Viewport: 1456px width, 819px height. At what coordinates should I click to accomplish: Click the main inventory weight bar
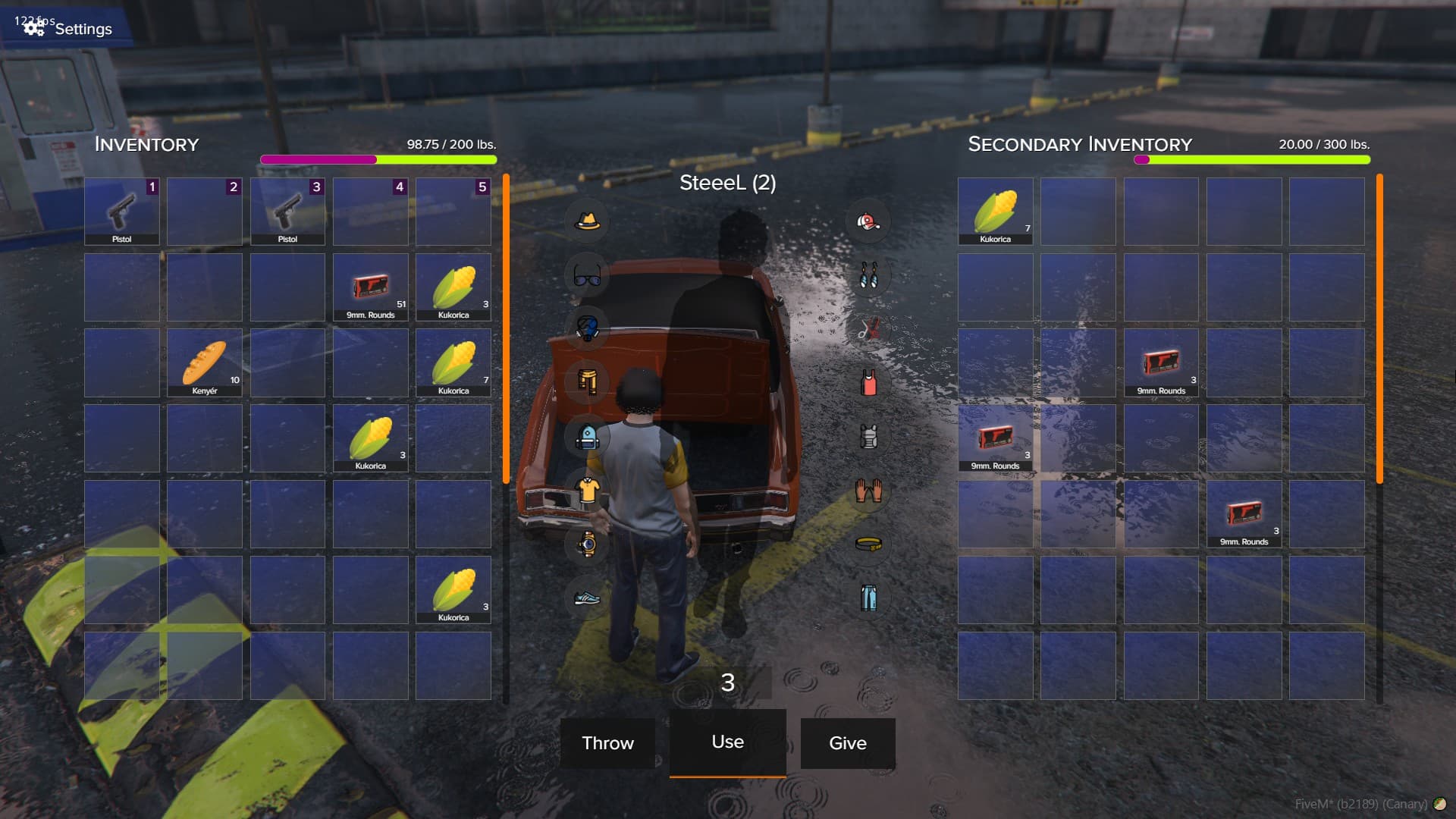click(x=378, y=160)
